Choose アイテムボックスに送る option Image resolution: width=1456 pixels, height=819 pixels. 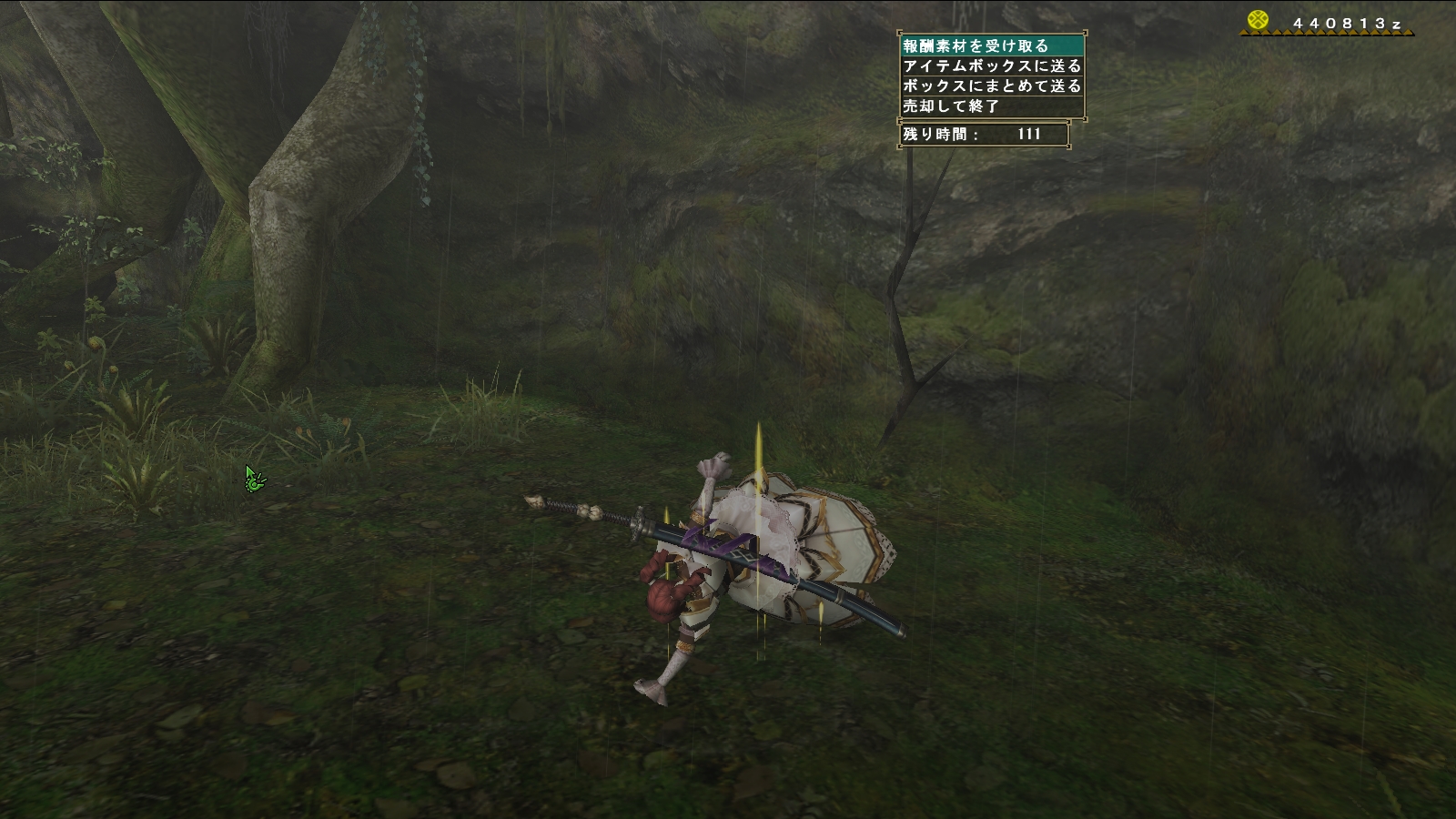(x=992, y=66)
